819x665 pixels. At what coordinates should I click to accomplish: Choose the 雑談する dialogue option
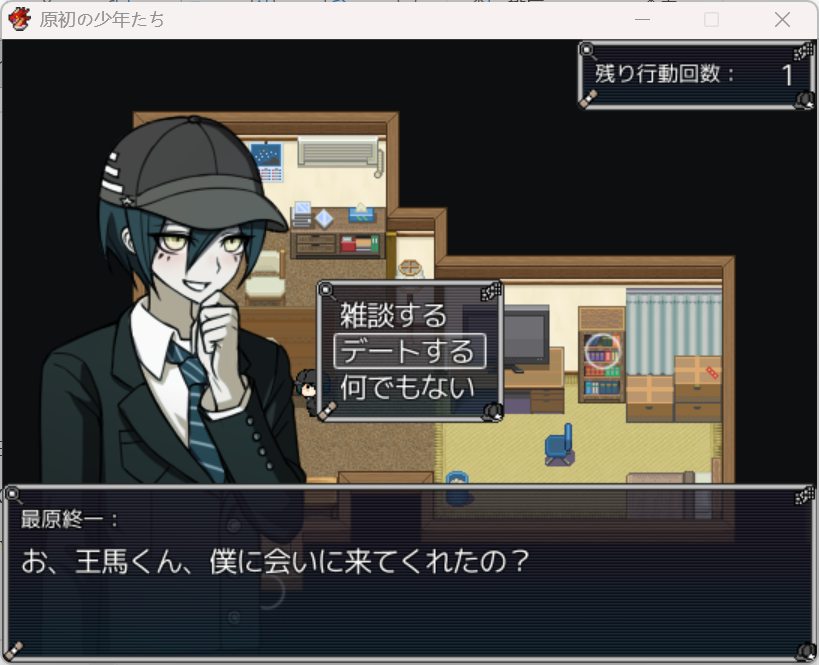(394, 316)
